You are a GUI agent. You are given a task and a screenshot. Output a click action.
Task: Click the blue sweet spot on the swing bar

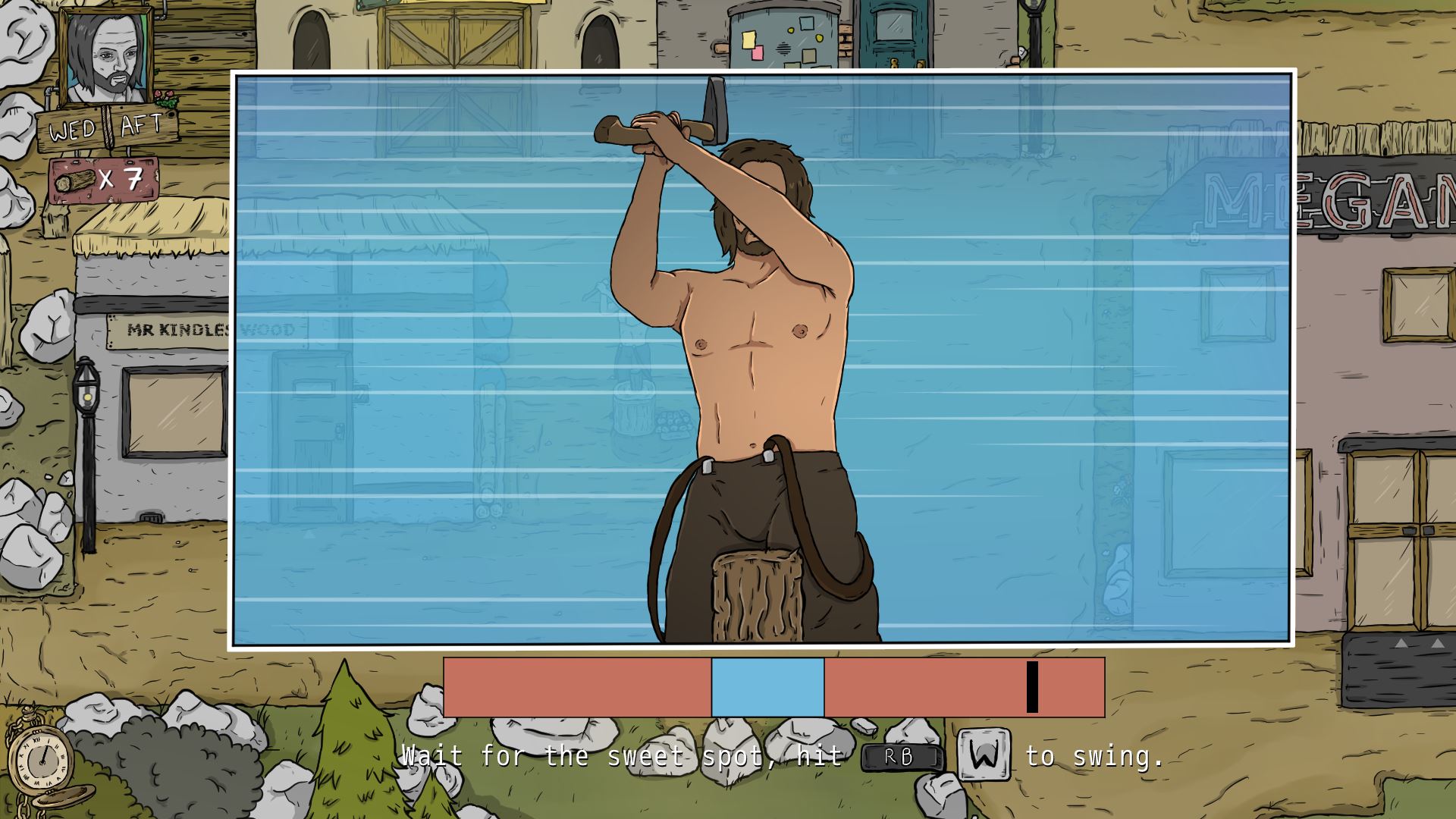coord(767,687)
